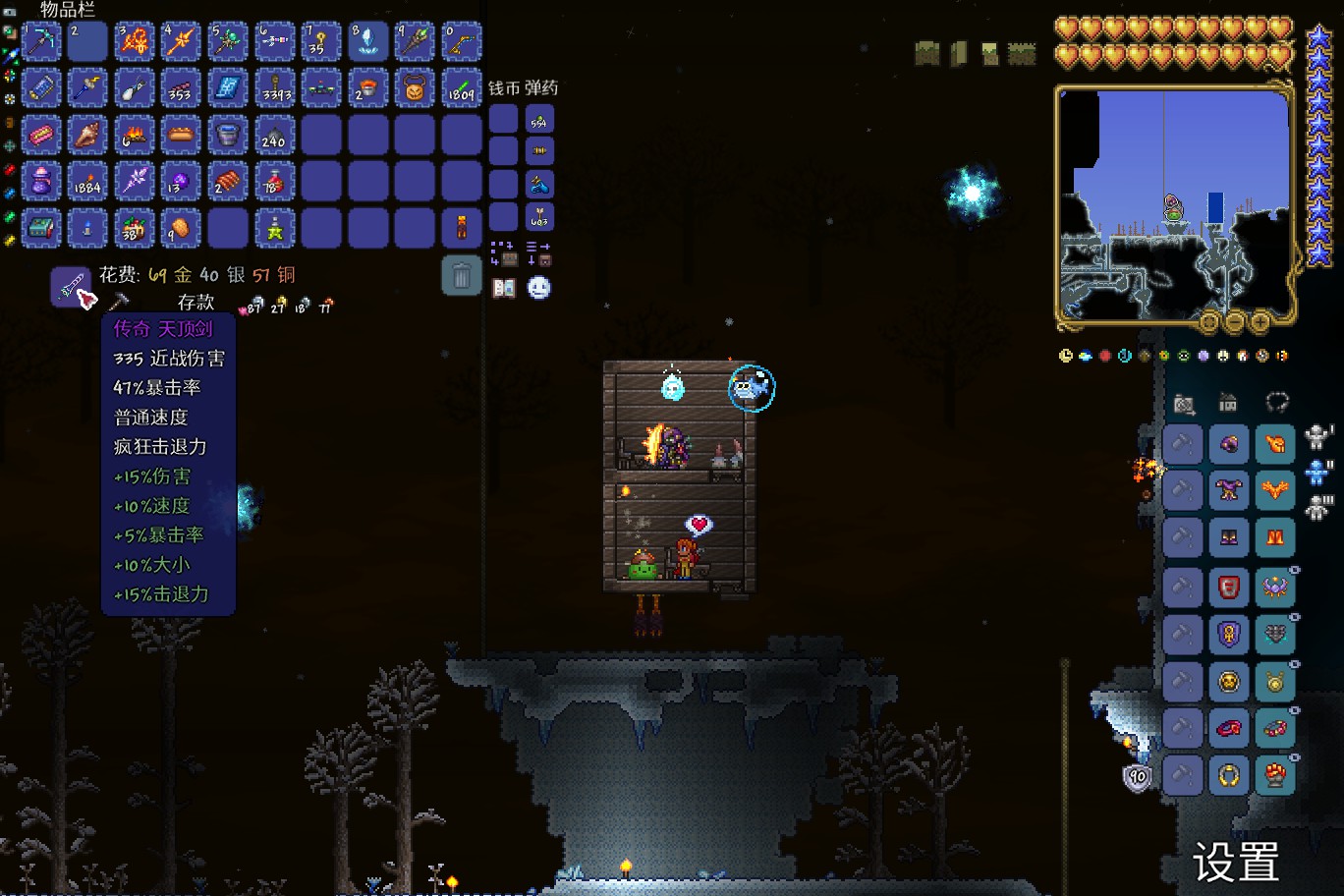The width and height of the screenshot is (1344, 896).
Task: Open the emote face bubble menu
Action: click(x=538, y=288)
